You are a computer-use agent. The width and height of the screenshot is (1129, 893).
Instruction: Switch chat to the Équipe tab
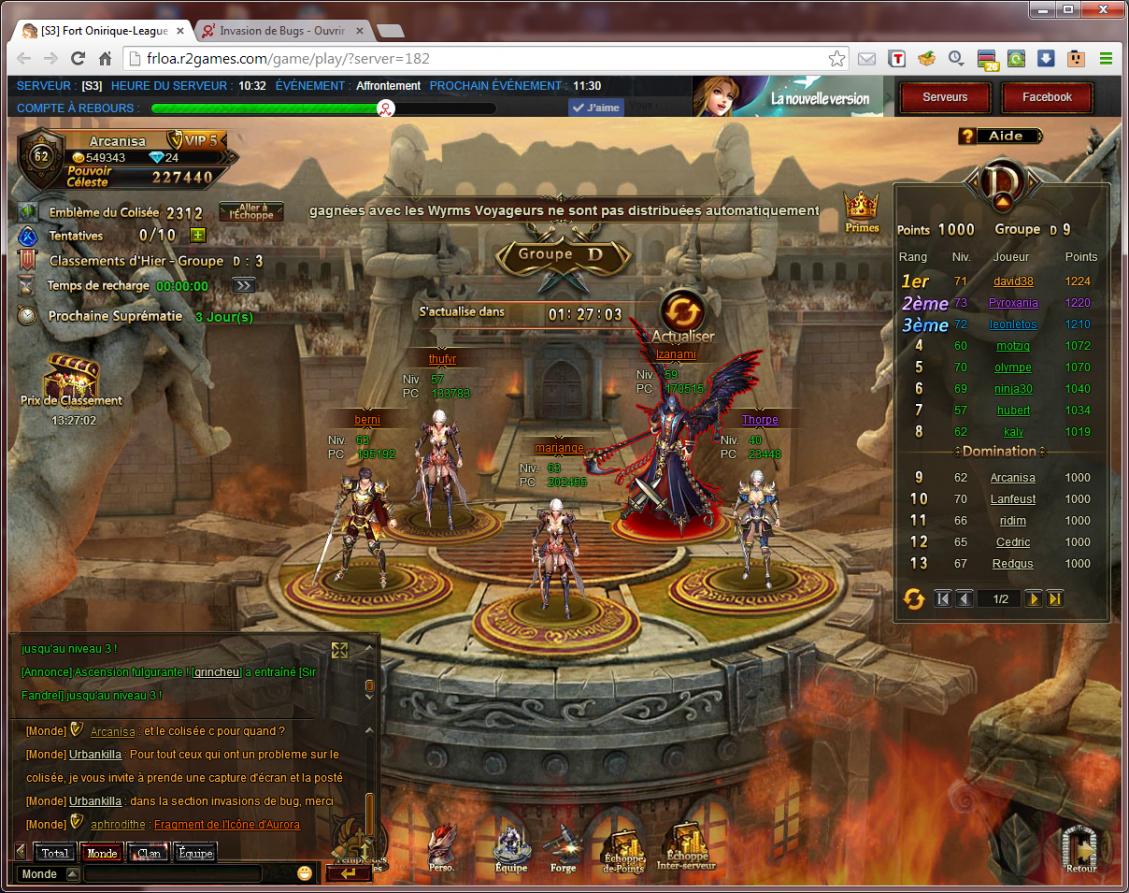pos(195,853)
